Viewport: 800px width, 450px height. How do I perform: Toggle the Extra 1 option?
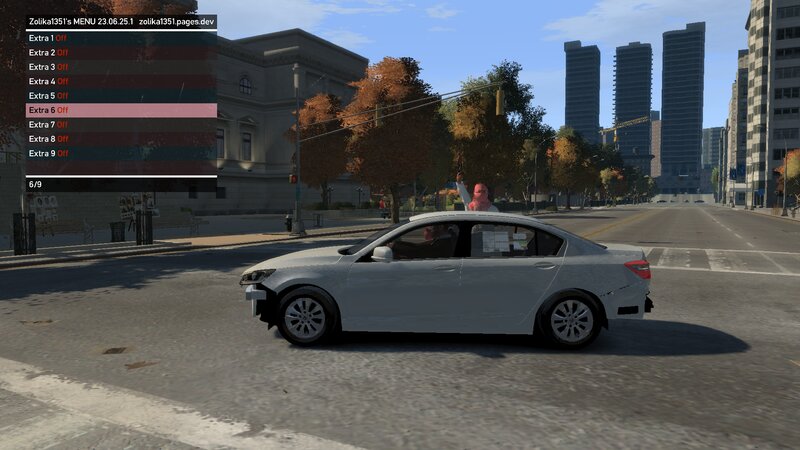120,38
